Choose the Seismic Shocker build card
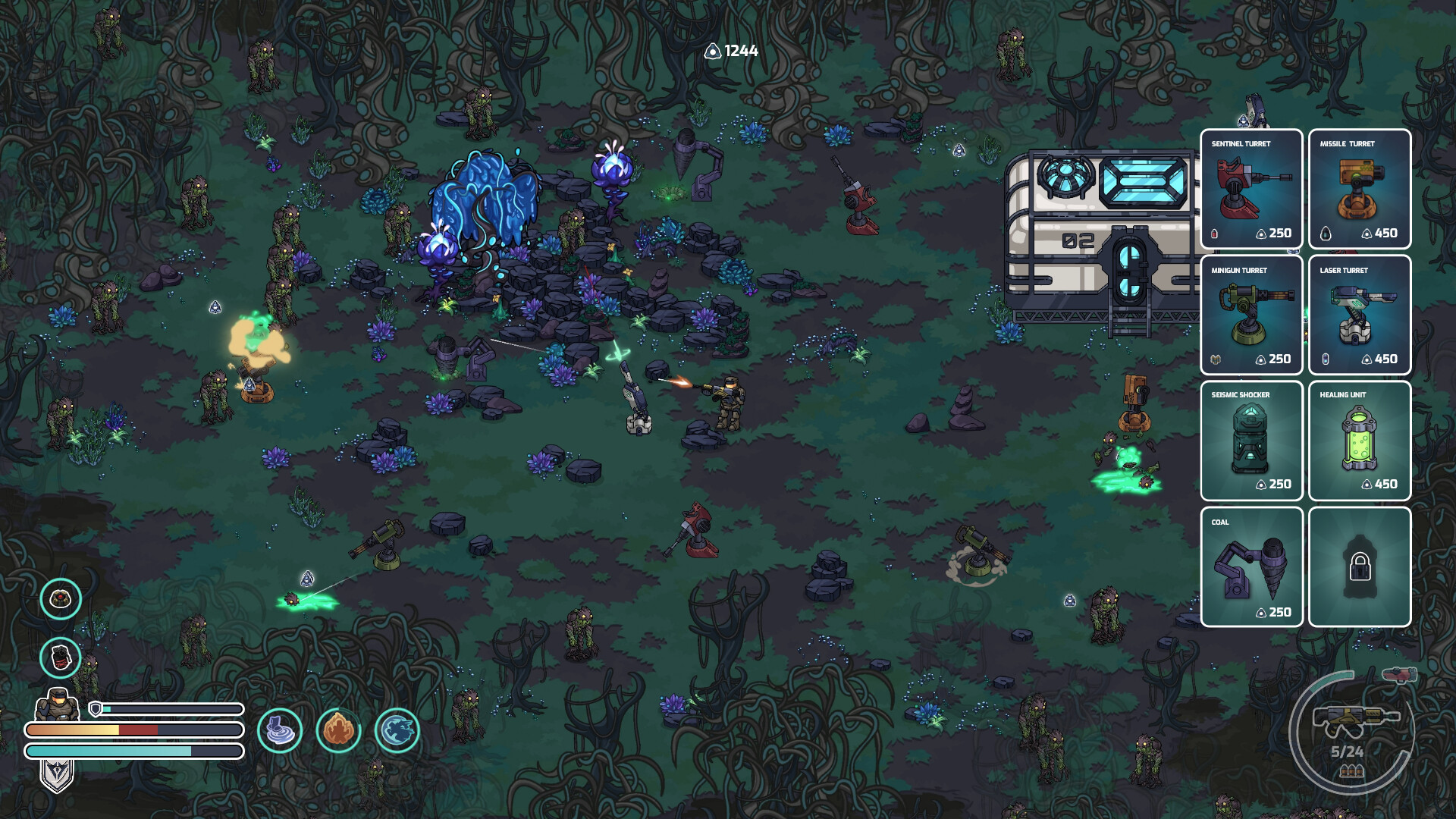This screenshot has width=1456, height=819. tap(1251, 441)
